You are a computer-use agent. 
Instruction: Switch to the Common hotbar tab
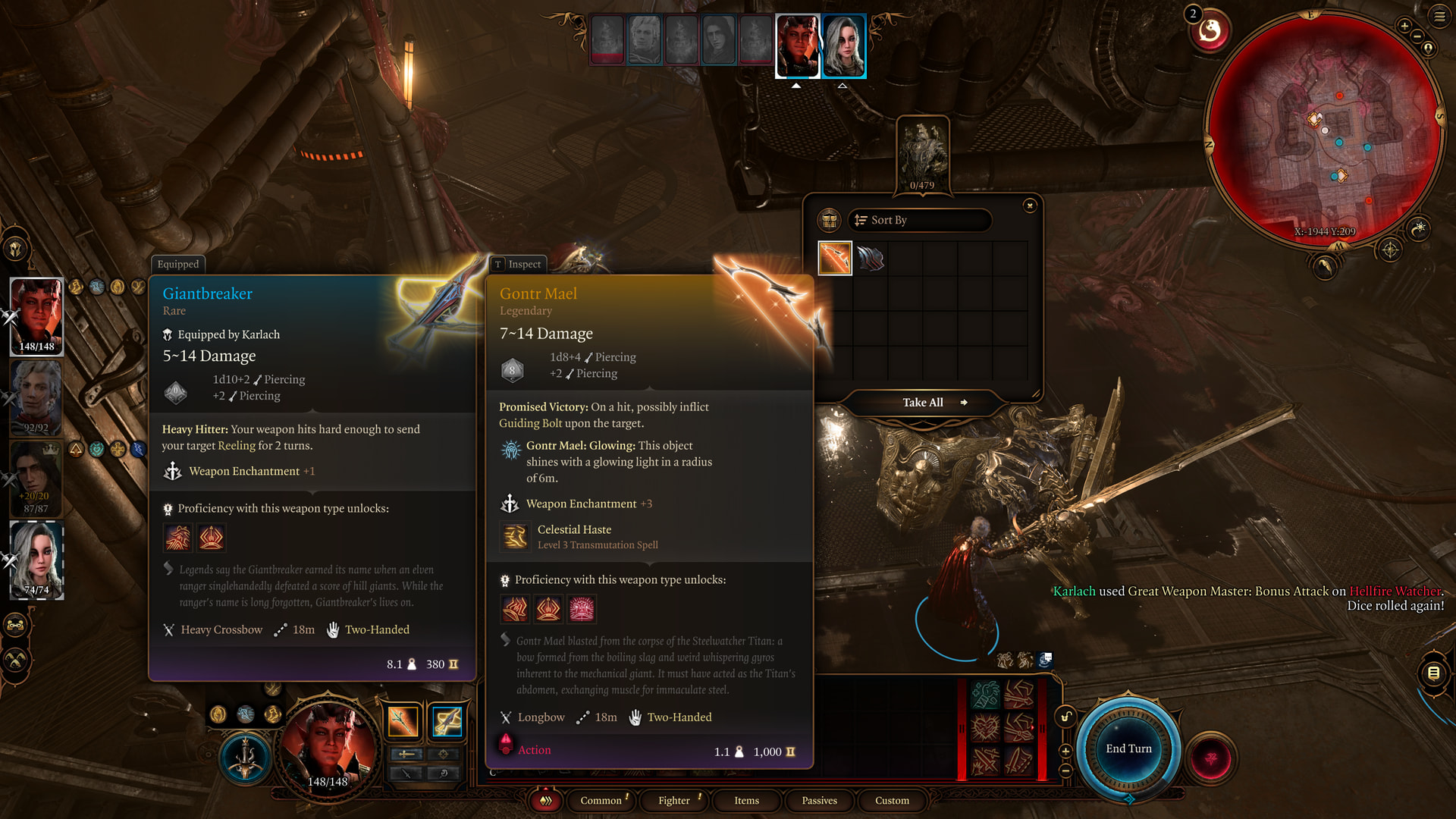(x=601, y=801)
